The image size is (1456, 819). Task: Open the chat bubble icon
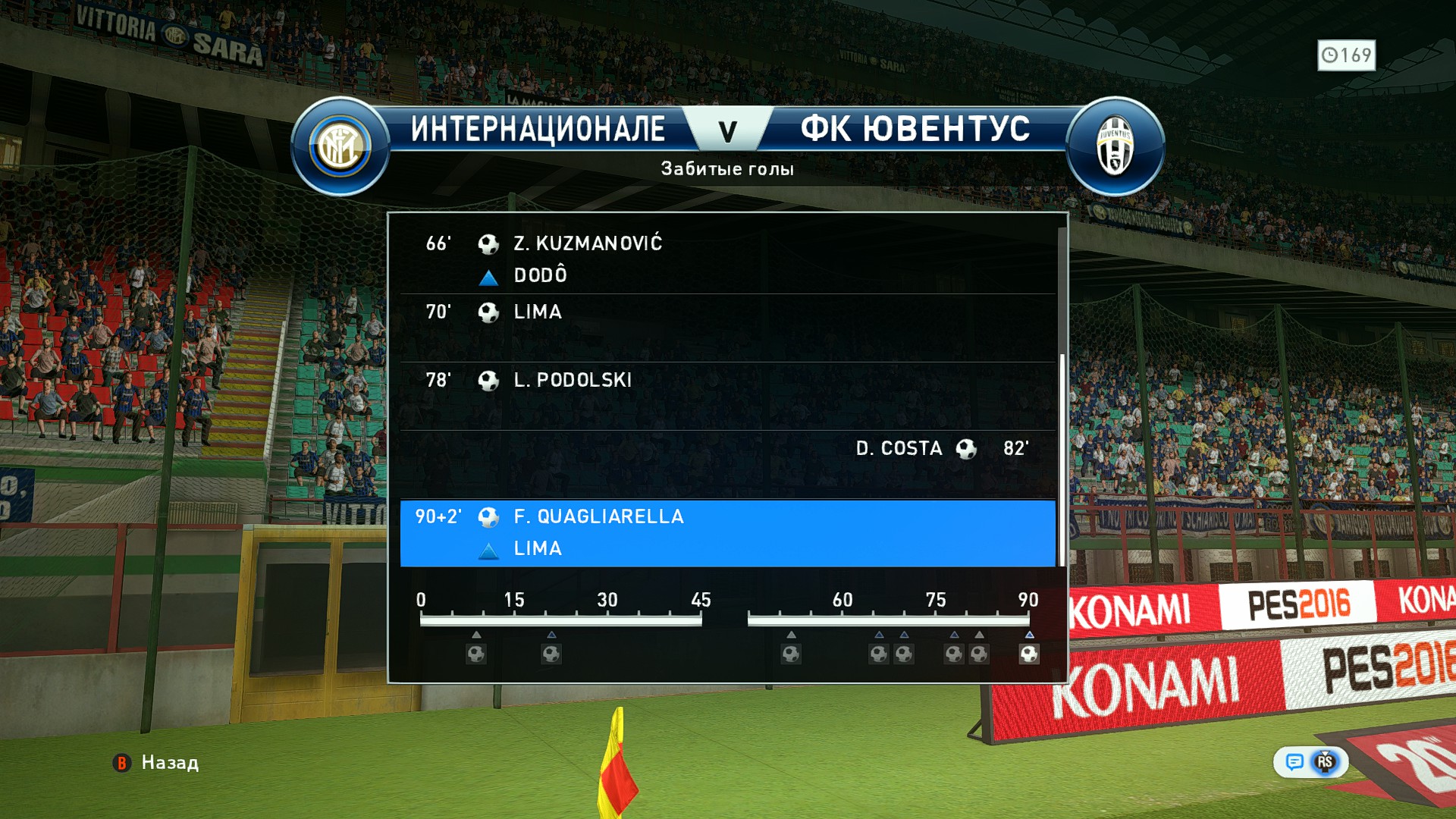click(x=1294, y=761)
